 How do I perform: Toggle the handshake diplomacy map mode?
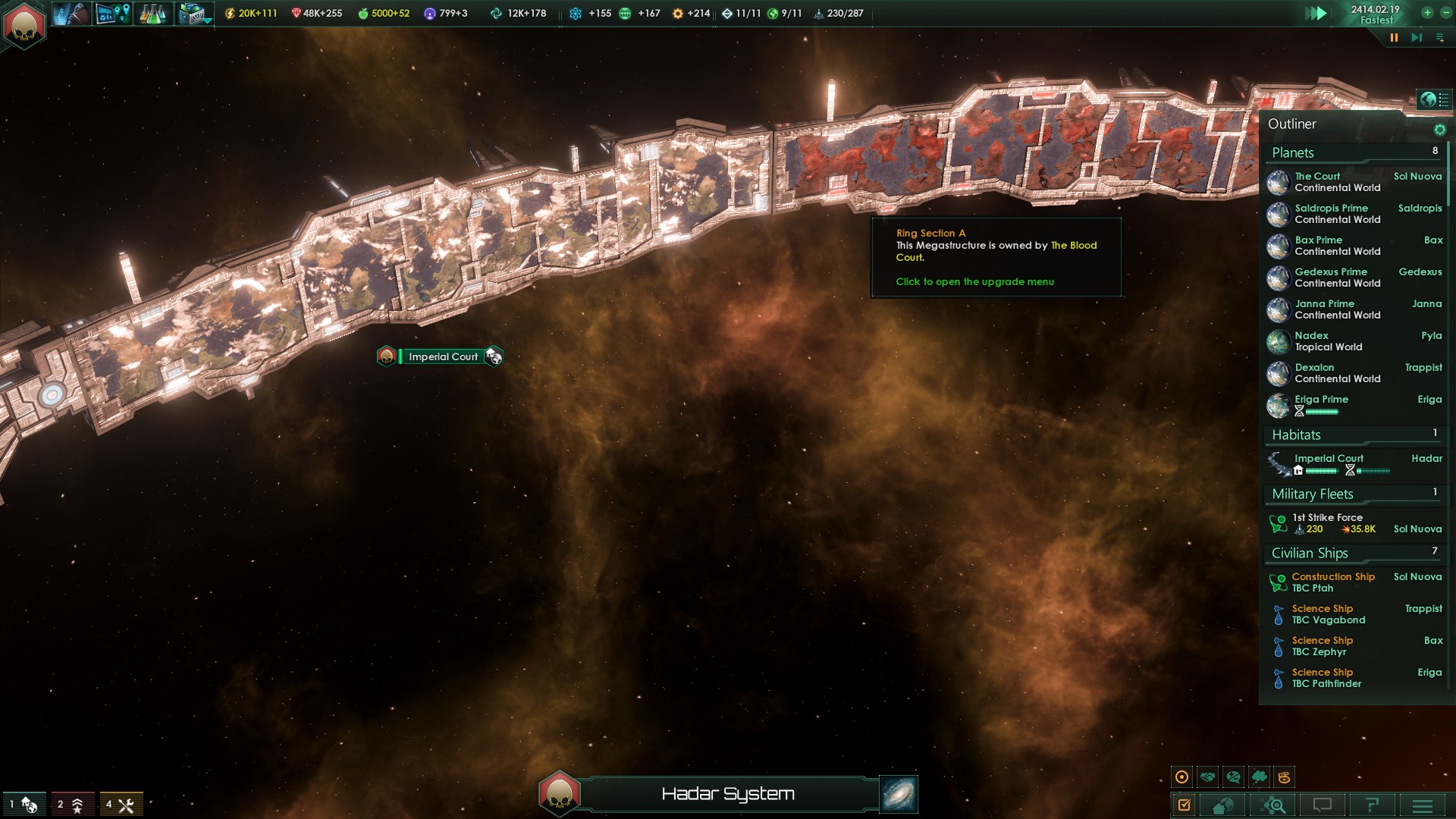coord(1208,777)
